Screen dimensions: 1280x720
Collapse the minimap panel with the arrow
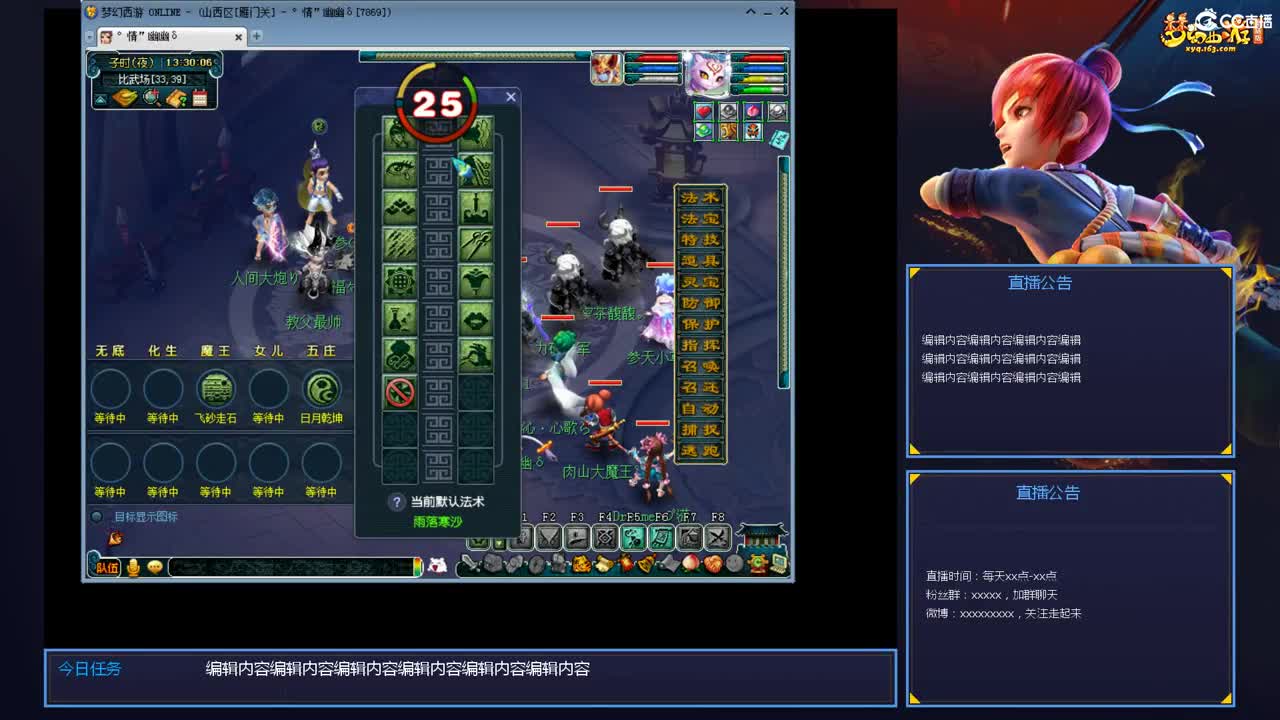[100, 97]
